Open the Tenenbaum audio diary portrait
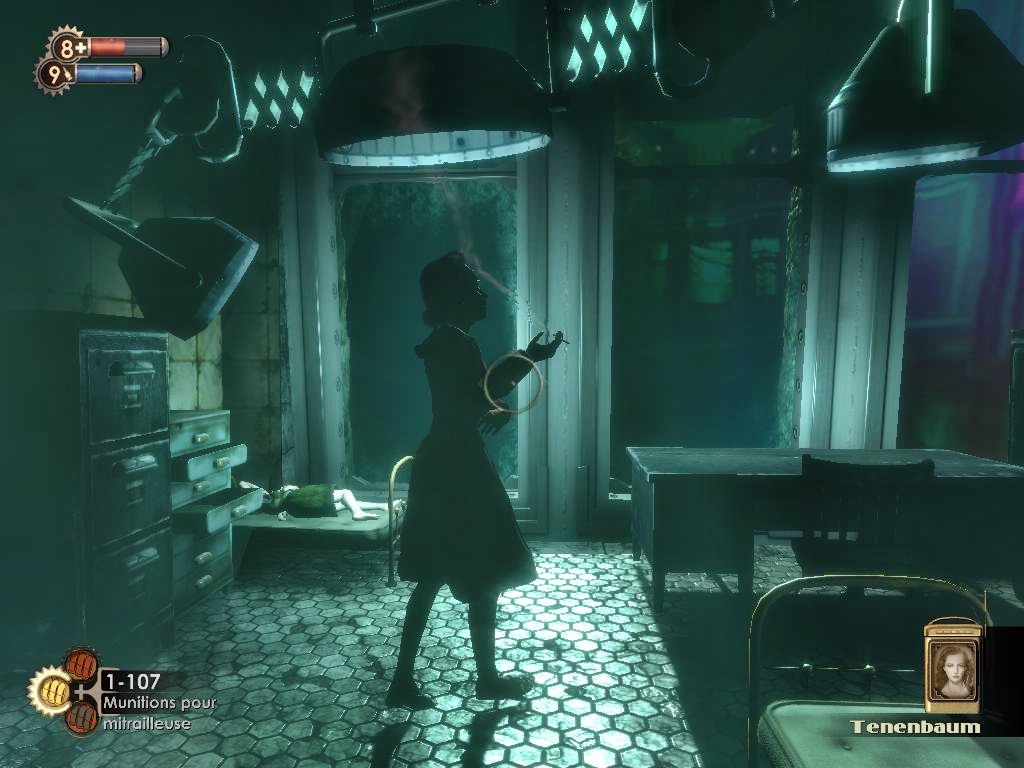1024x768 pixels. coord(952,668)
